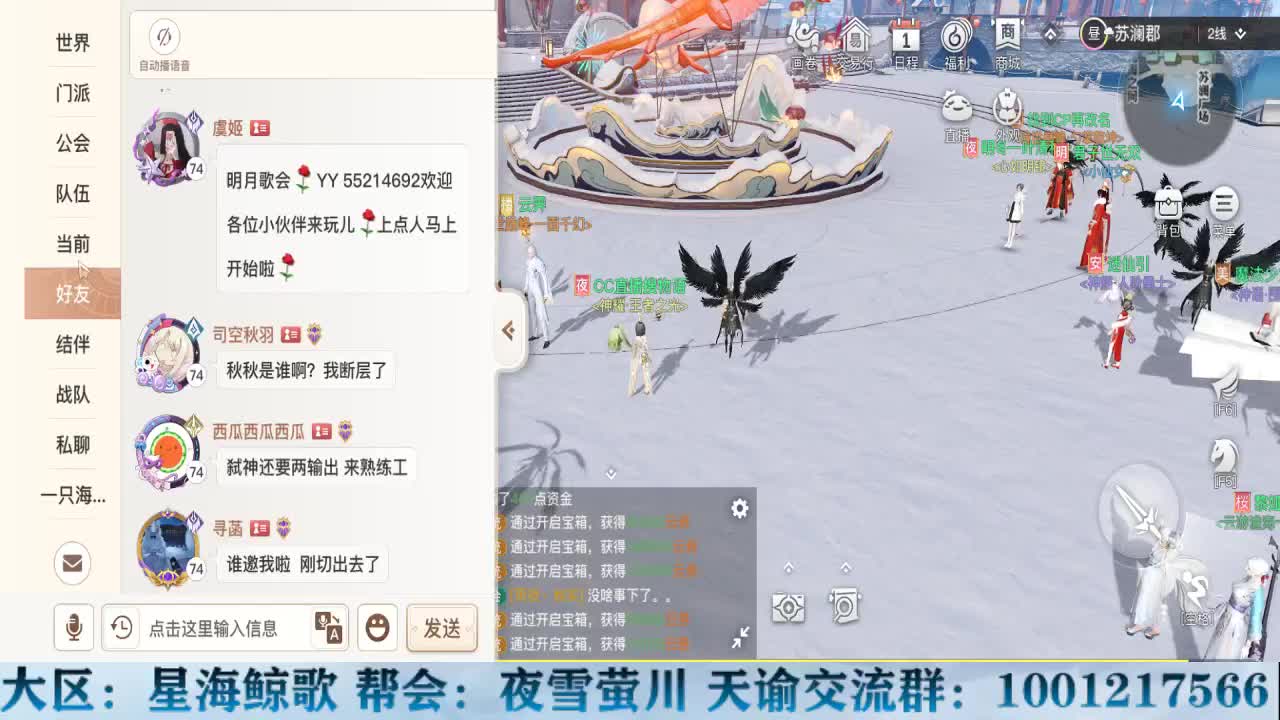Switch to the 世界 chat channel
The height and width of the screenshot is (720, 1280).
(x=71, y=42)
